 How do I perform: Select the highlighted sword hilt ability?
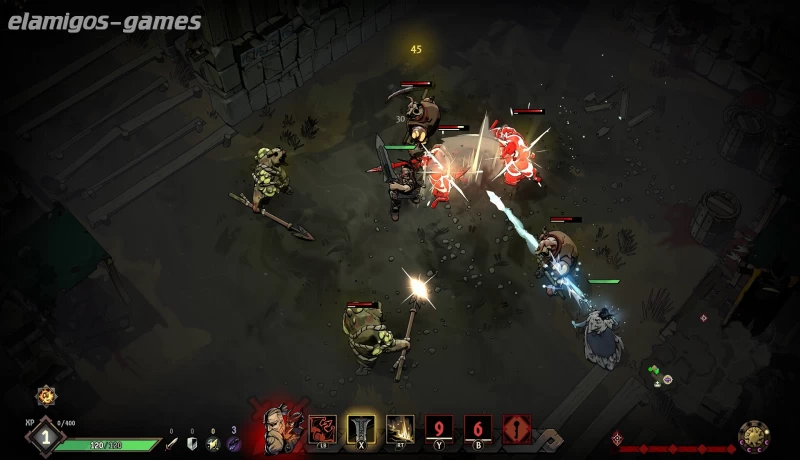click(x=361, y=429)
